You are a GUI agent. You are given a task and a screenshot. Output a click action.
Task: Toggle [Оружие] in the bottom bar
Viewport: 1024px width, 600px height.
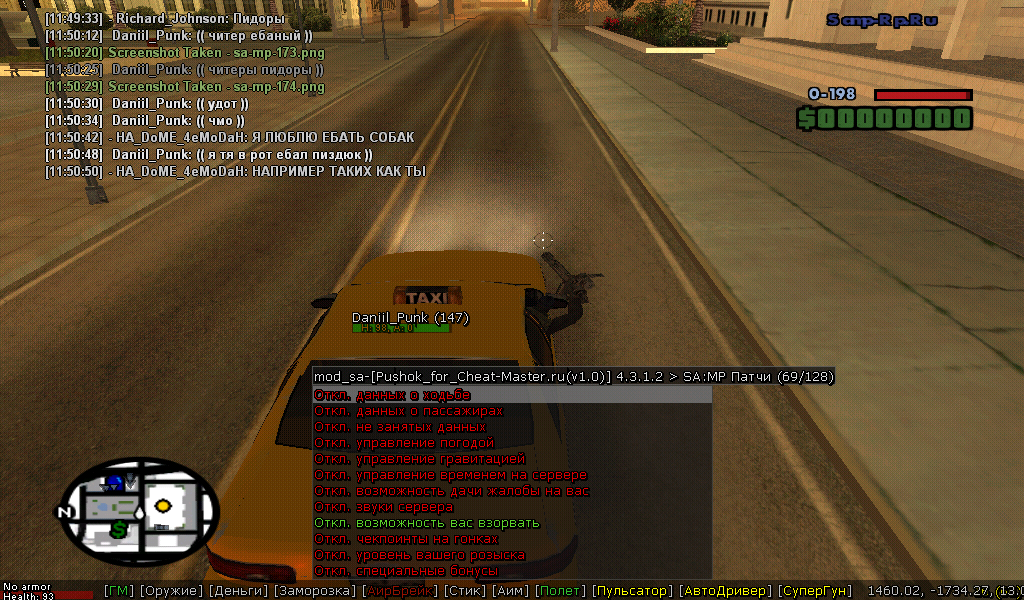click(x=170, y=592)
